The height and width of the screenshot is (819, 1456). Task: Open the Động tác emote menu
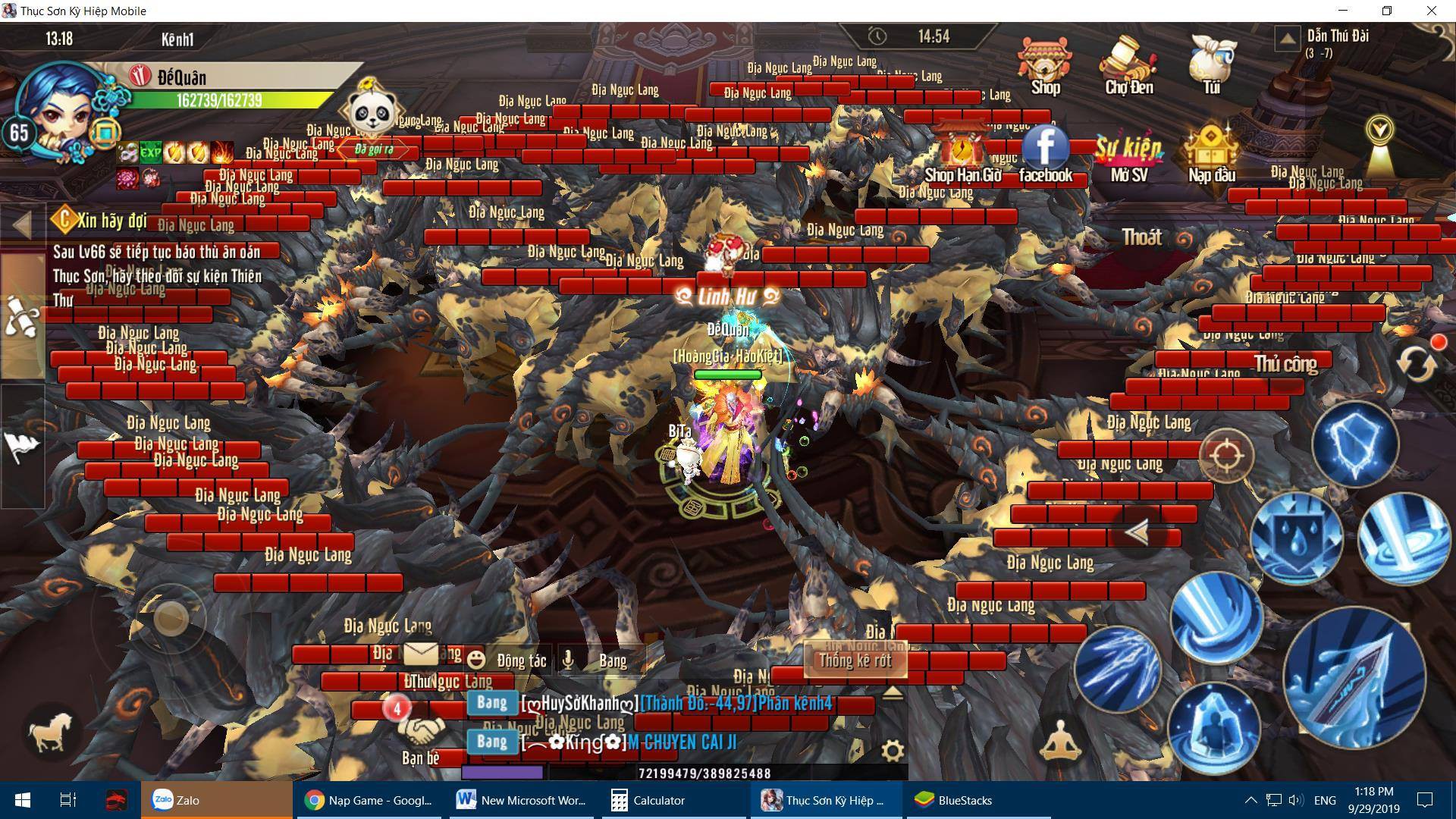pyautogui.click(x=507, y=661)
